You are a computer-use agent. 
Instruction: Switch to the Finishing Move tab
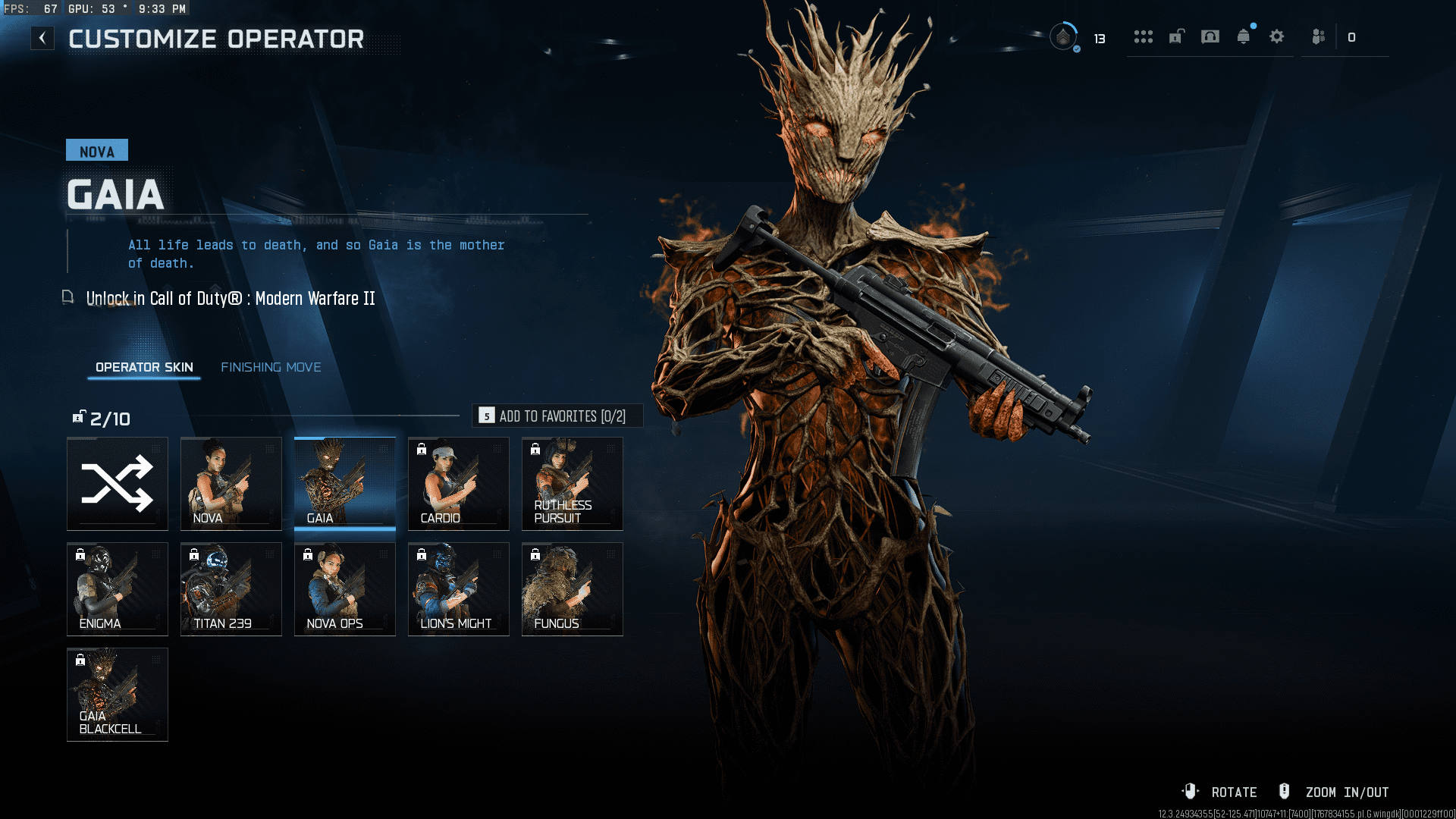pos(271,367)
